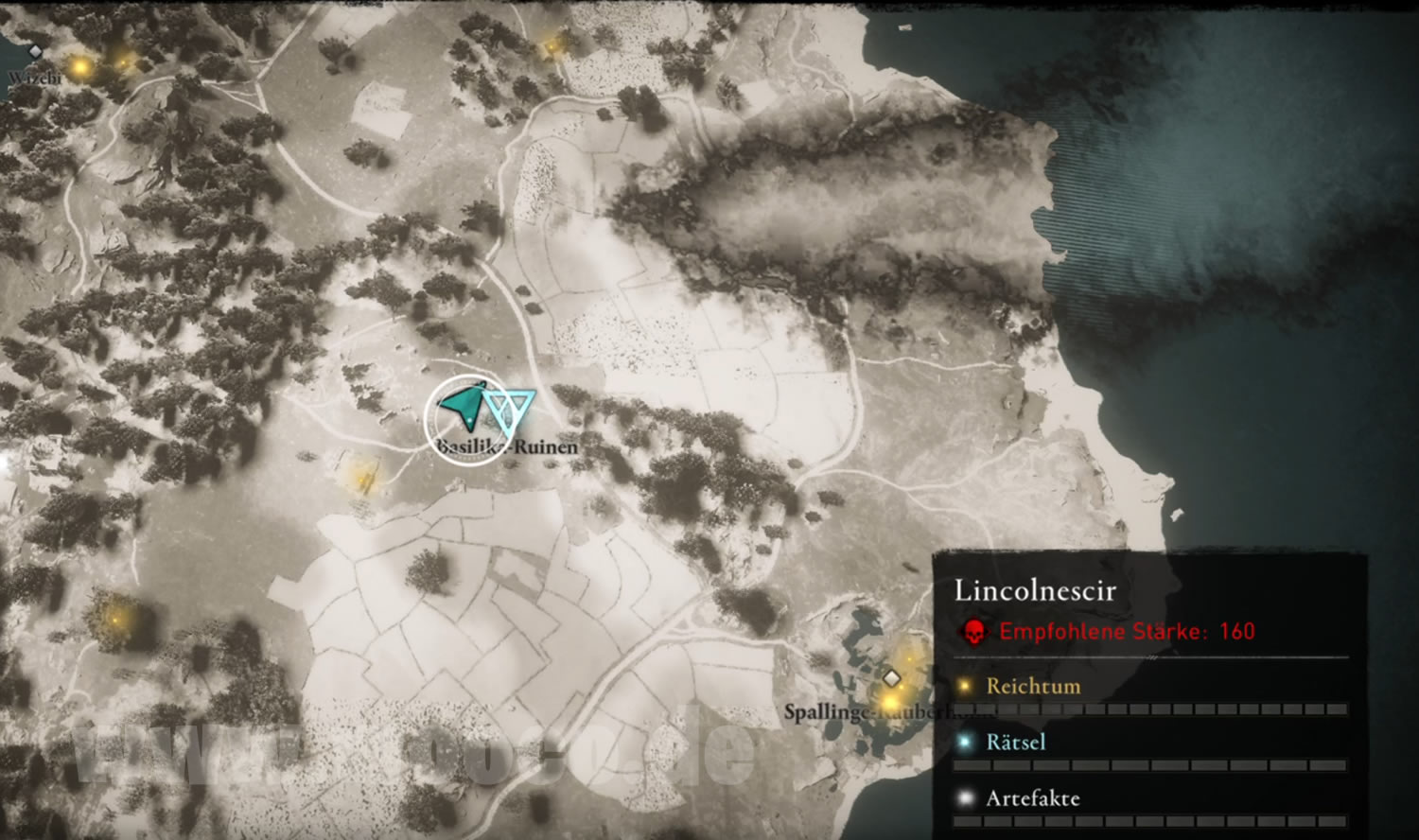Select the Spallinge-Räuberhöhle diamond location marker
Viewport: 1419px width, 840px height.
click(890, 678)
